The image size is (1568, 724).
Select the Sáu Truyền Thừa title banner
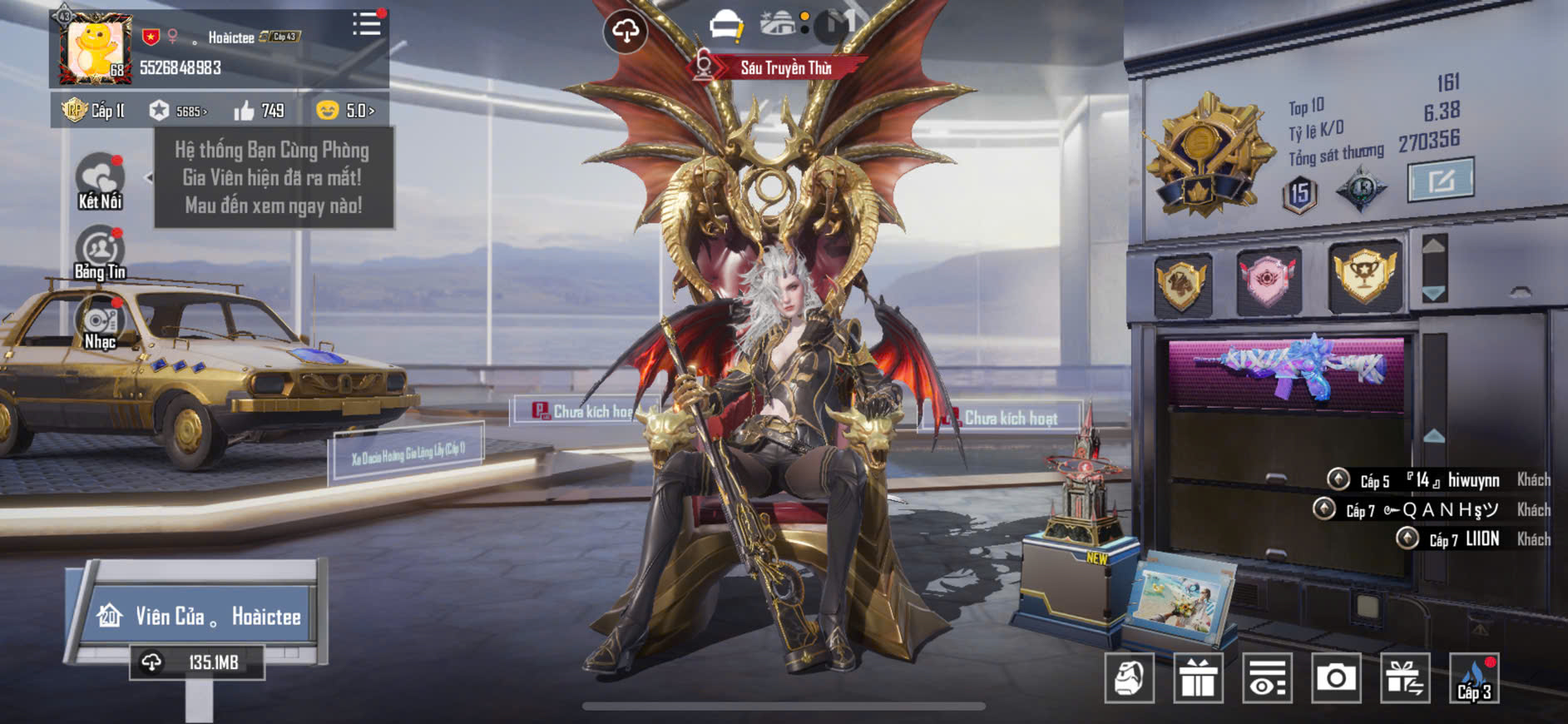click(x=784, y=68)
